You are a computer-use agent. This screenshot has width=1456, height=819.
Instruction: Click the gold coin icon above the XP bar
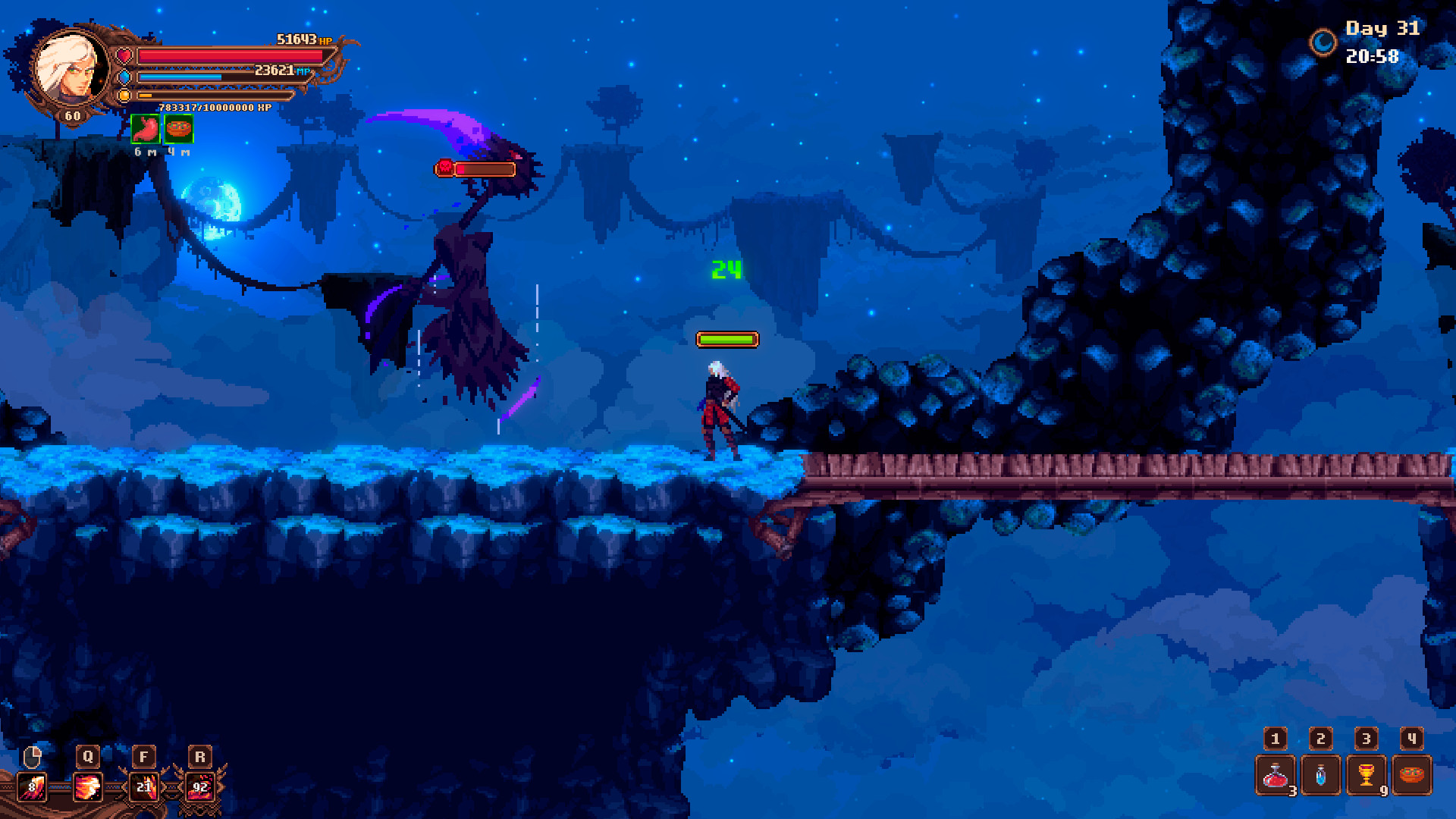pos(123,95)
